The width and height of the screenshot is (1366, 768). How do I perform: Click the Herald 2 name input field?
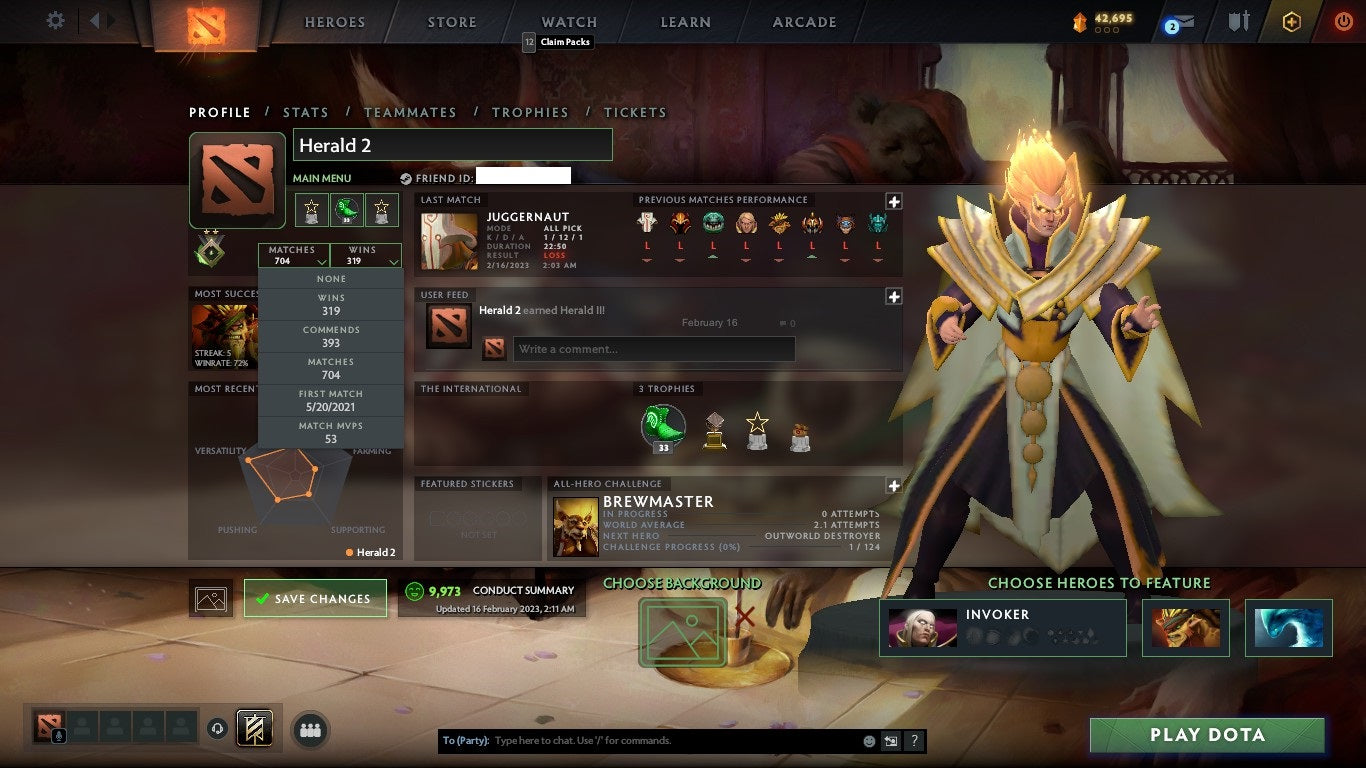point(451,144)
